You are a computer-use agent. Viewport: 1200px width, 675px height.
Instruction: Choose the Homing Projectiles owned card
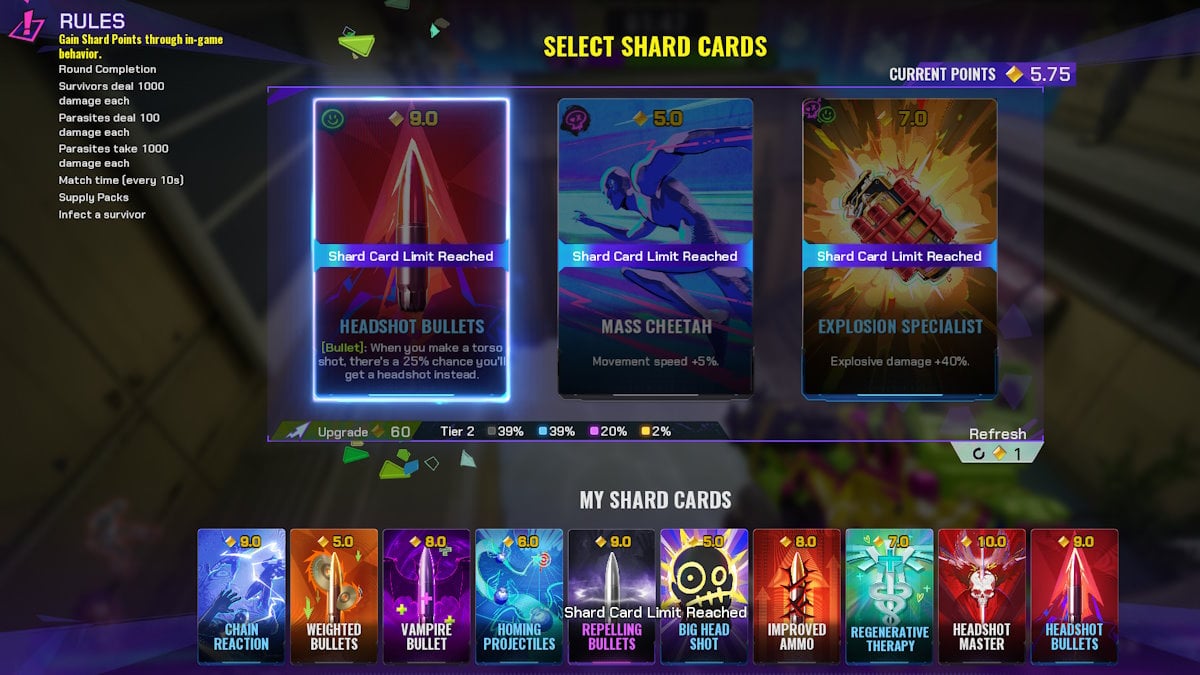pyautogui.click(x=519, y=595)
